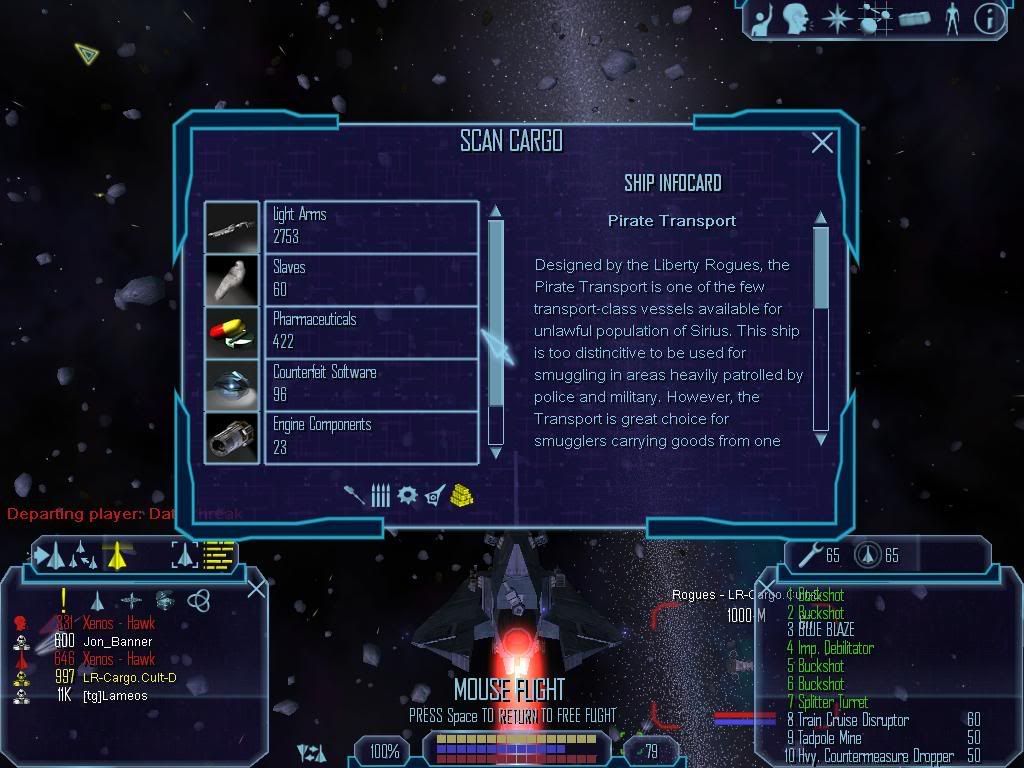Choose the Pharmaceuticals cargo entry
Viewport: 1024px width, 768px height.
point(371,332)
